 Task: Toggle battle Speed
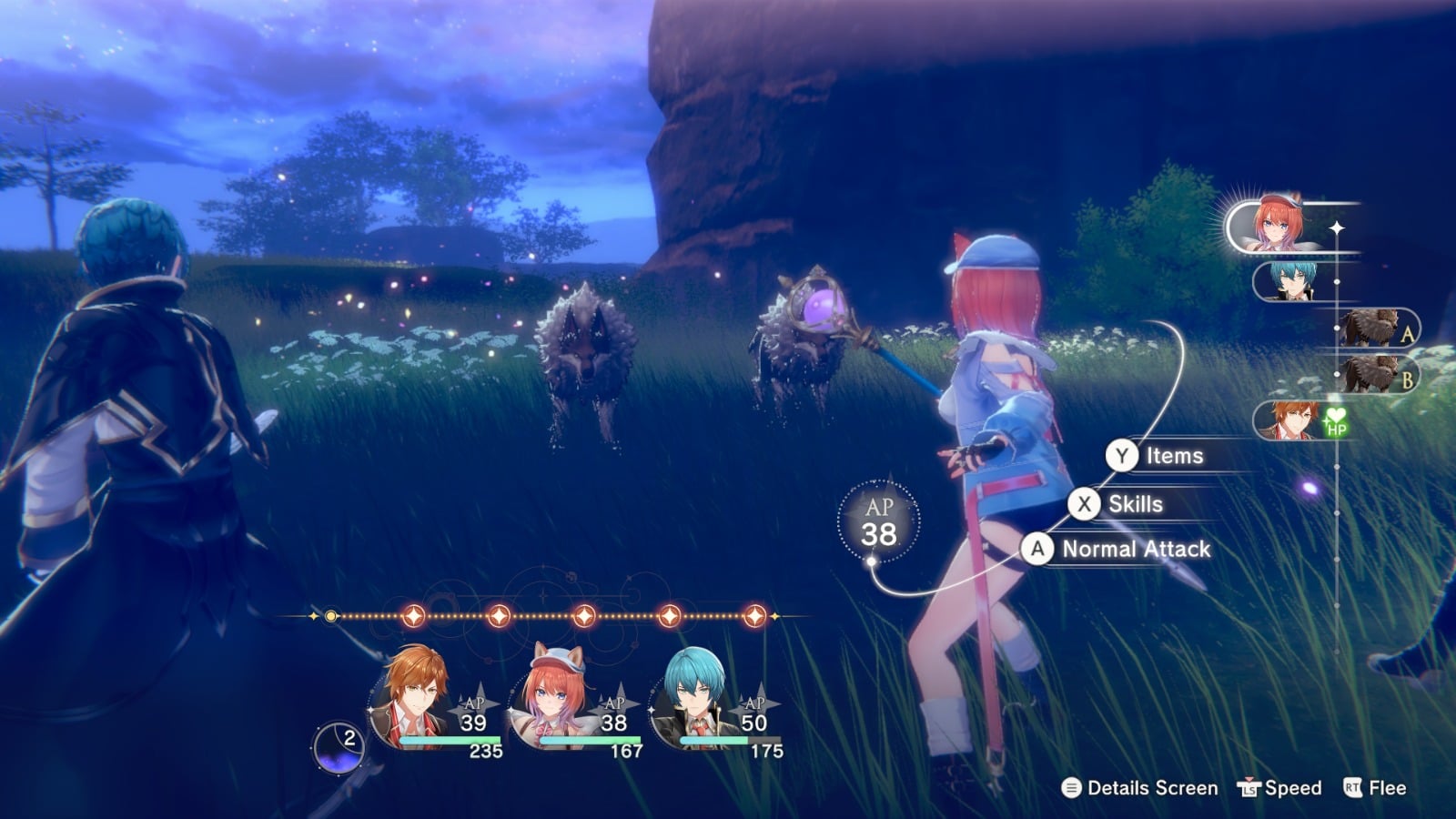(1279, 788)
